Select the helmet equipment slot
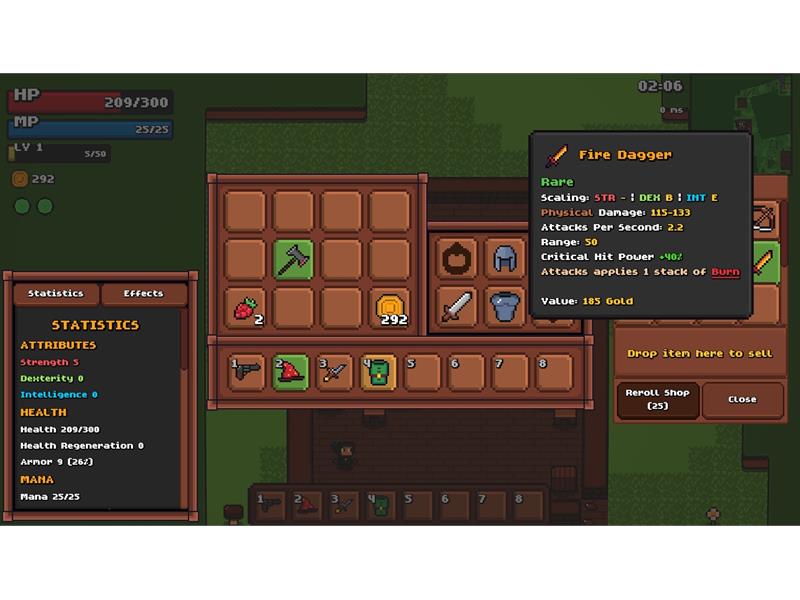This screenshot has width=800, height=600. 505,259
